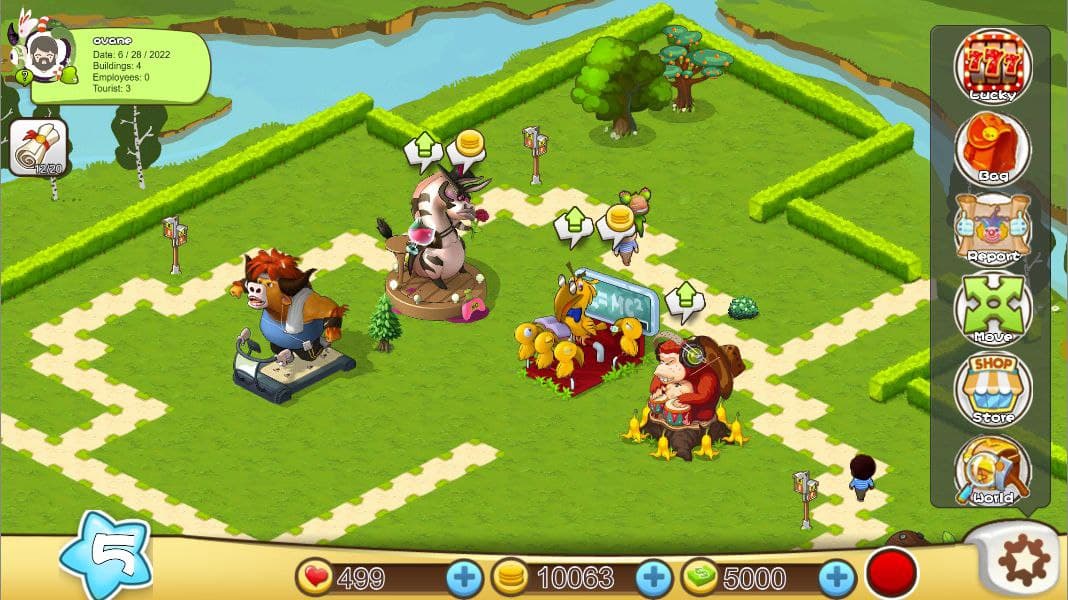
Task: Open the quest scroll showing 12/20
Action: [x=38, y=148]
